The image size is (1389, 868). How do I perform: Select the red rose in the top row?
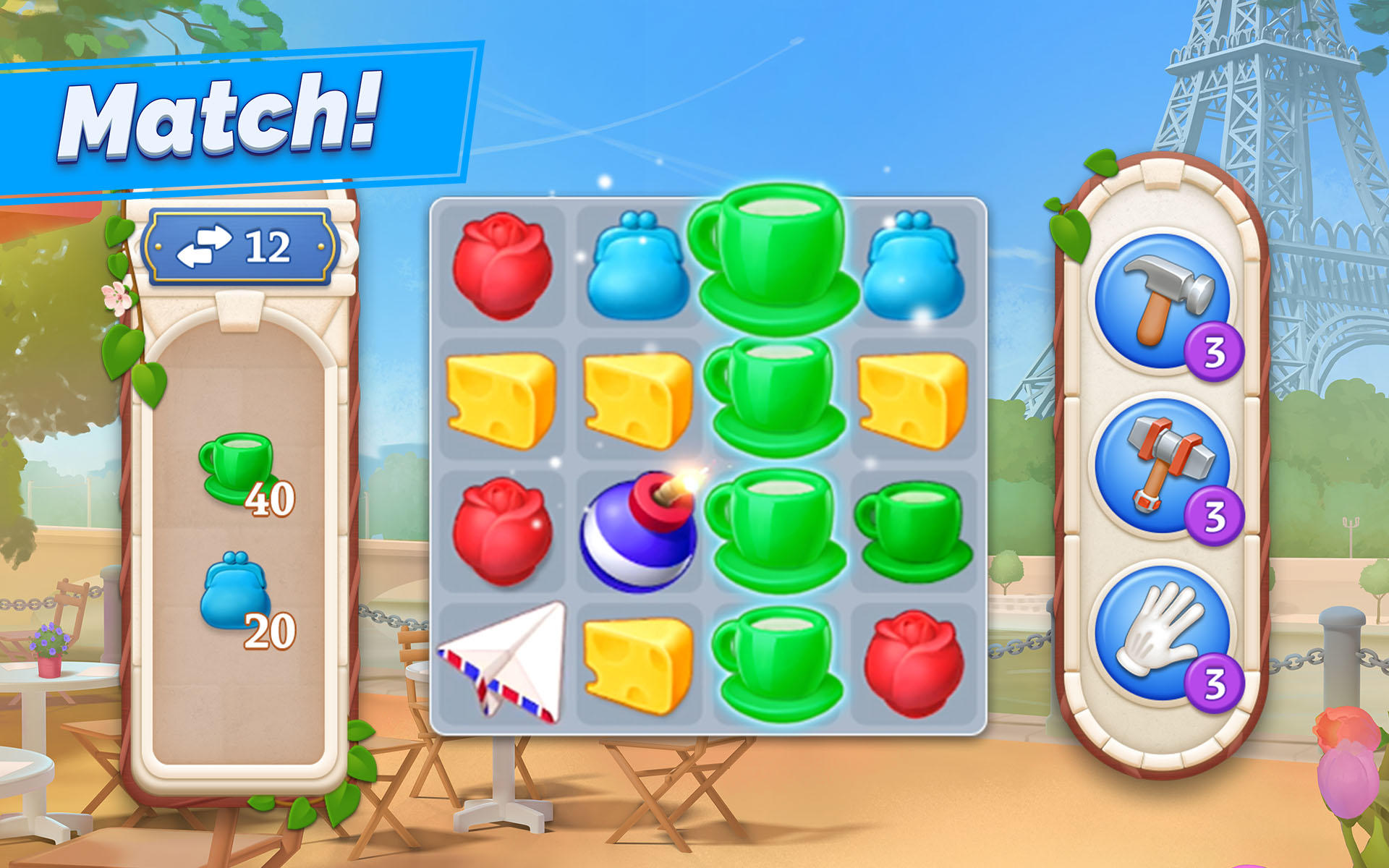(501, 268)
